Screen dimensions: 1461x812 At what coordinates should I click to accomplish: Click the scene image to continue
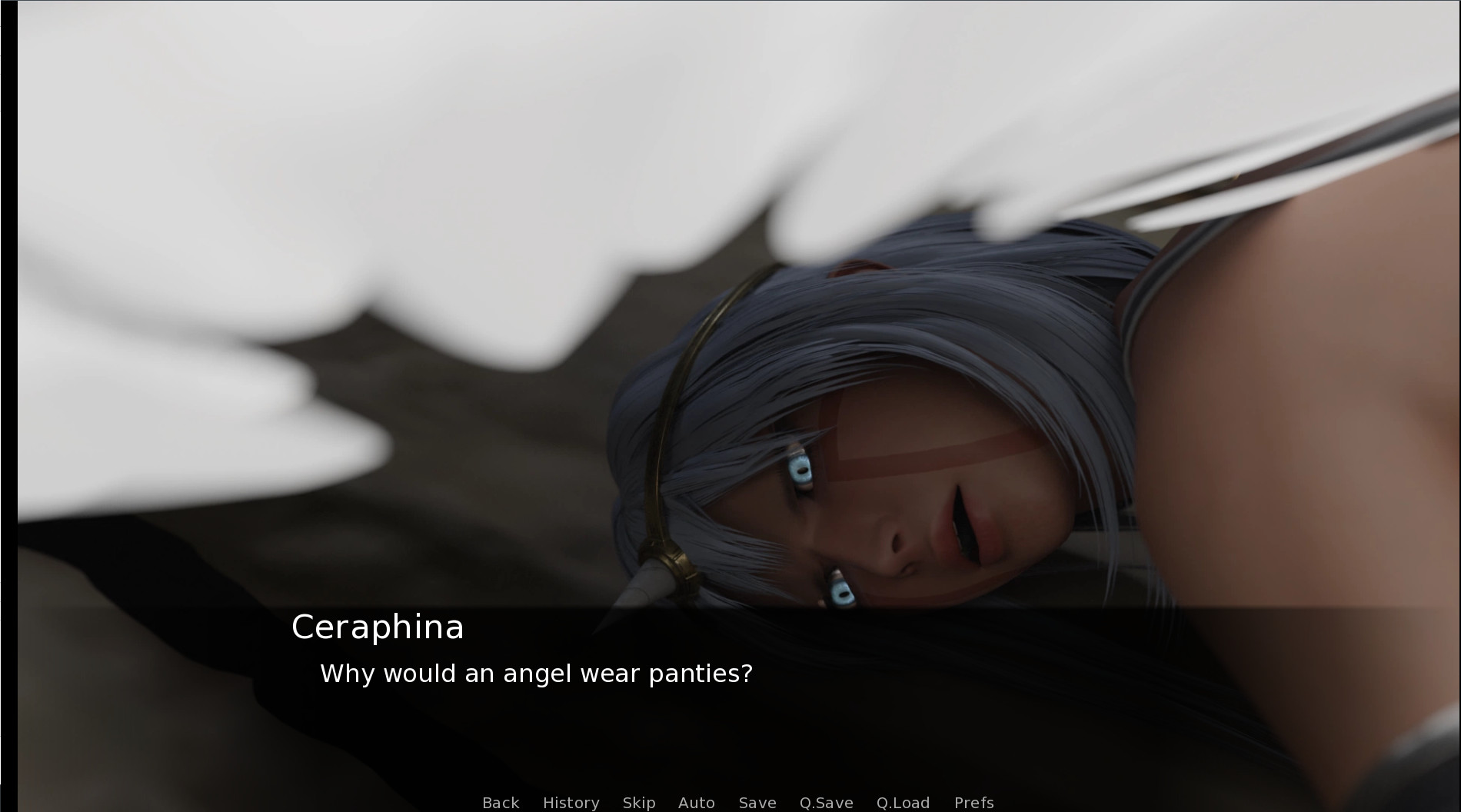tap(730, 308)
